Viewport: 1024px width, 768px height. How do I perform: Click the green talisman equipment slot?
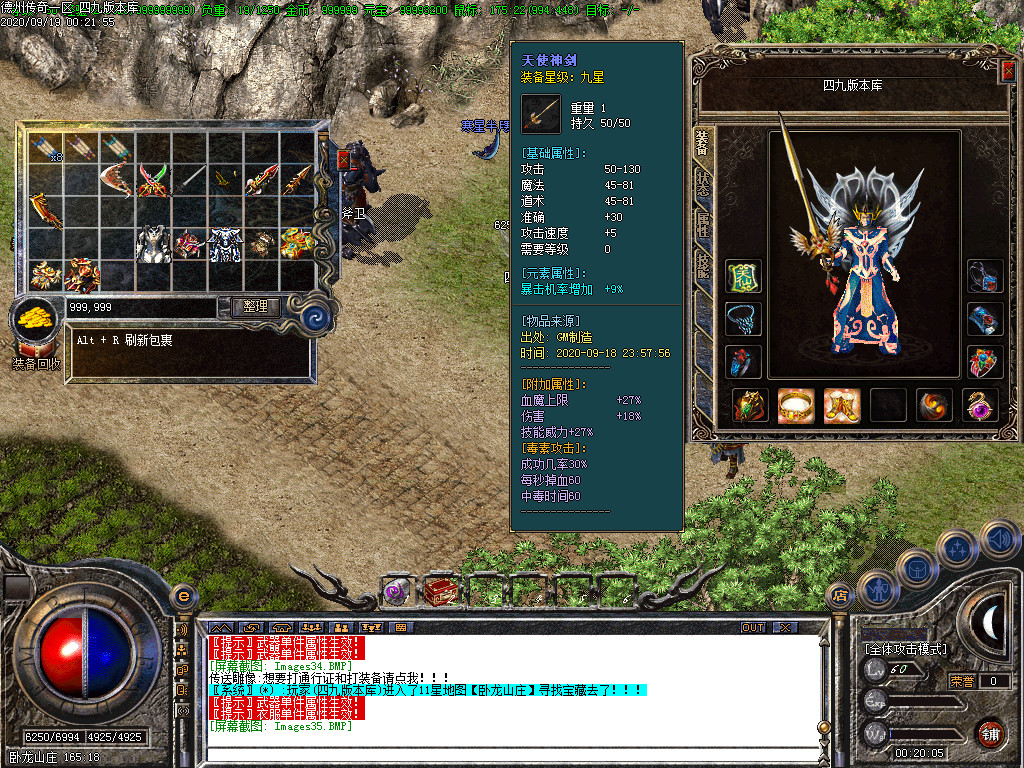click(x=743, y=277)
